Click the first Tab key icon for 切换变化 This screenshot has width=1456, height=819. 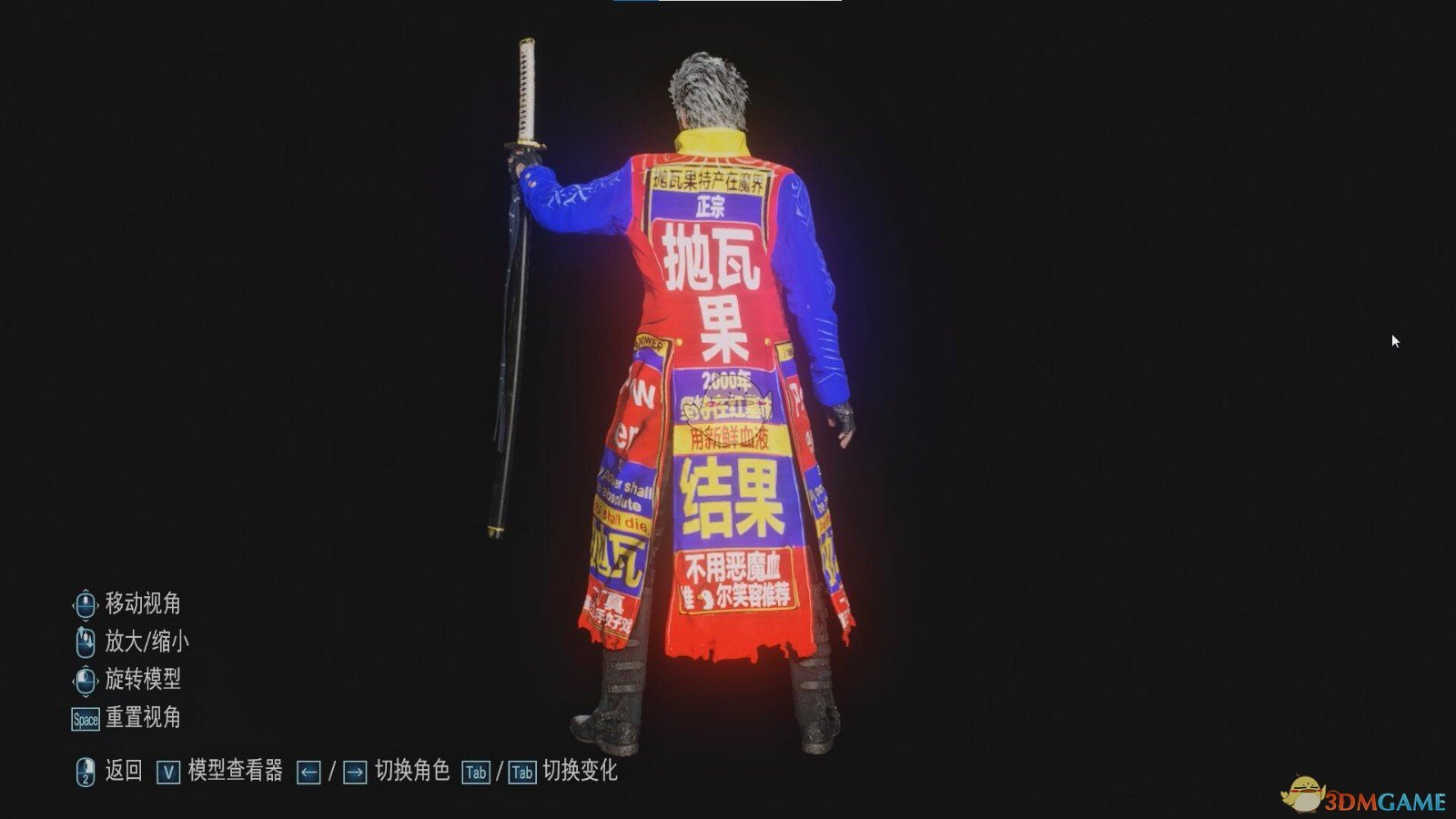point(477,769)
